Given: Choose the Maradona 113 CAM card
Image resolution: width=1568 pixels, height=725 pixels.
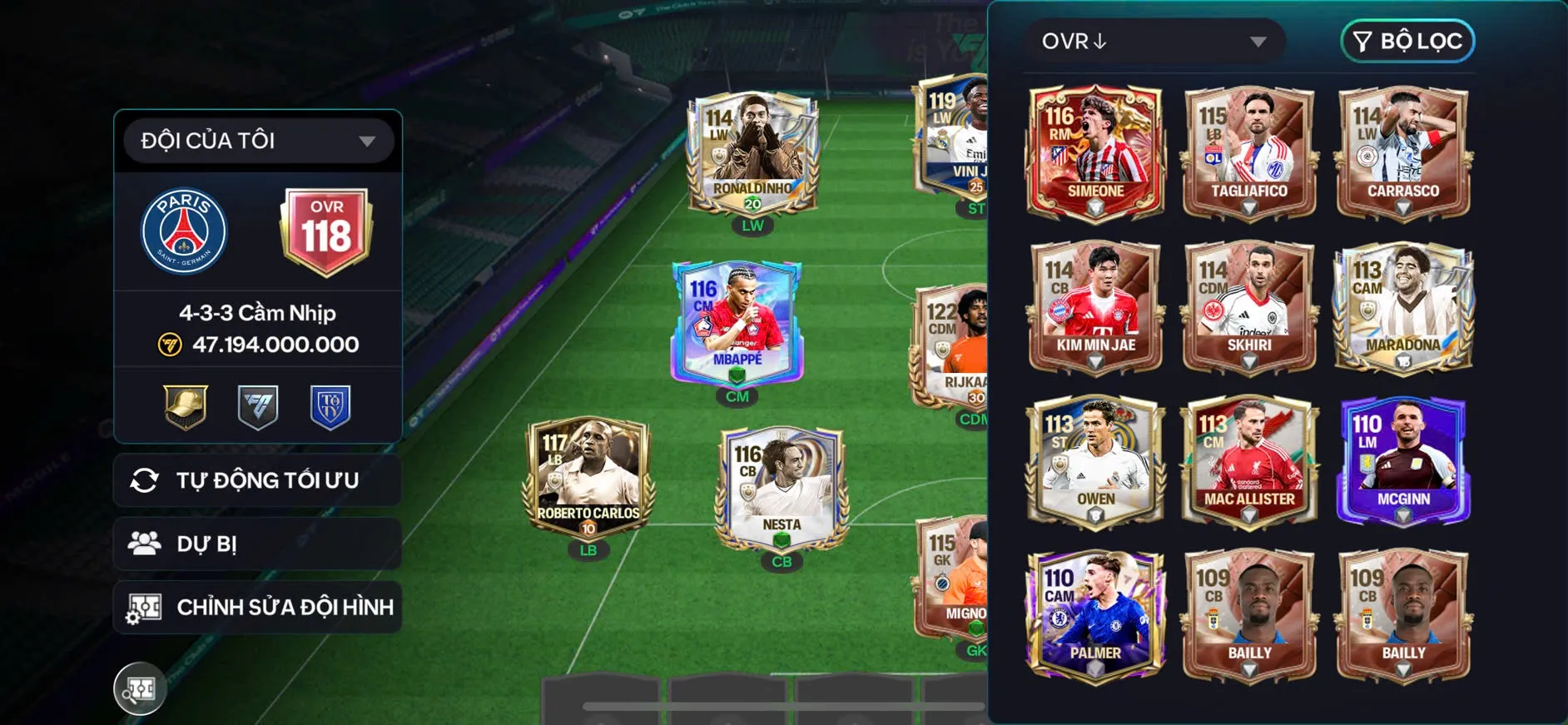Looking at the screenshot, I should [x=1403, y=306].
